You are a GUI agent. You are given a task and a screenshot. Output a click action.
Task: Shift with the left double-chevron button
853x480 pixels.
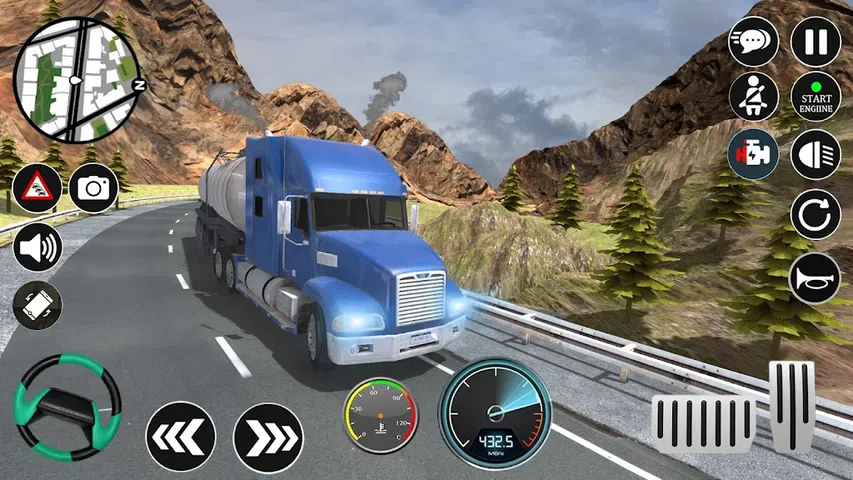click(x=181, y=436)
